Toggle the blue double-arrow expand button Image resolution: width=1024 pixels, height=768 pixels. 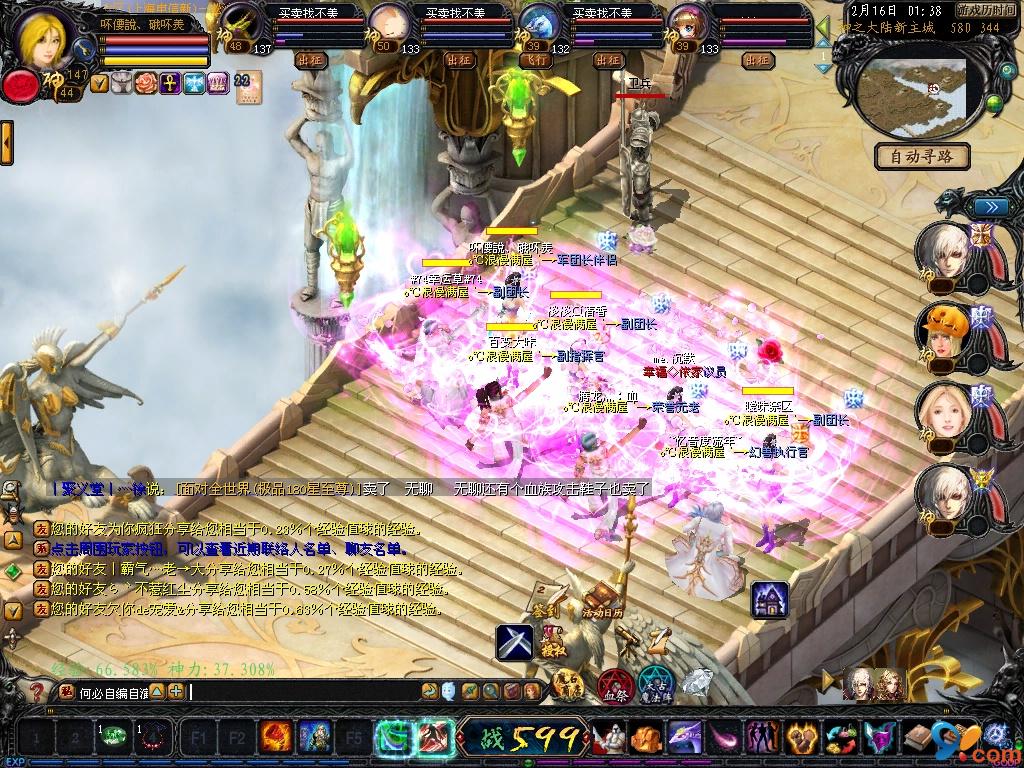990,206
